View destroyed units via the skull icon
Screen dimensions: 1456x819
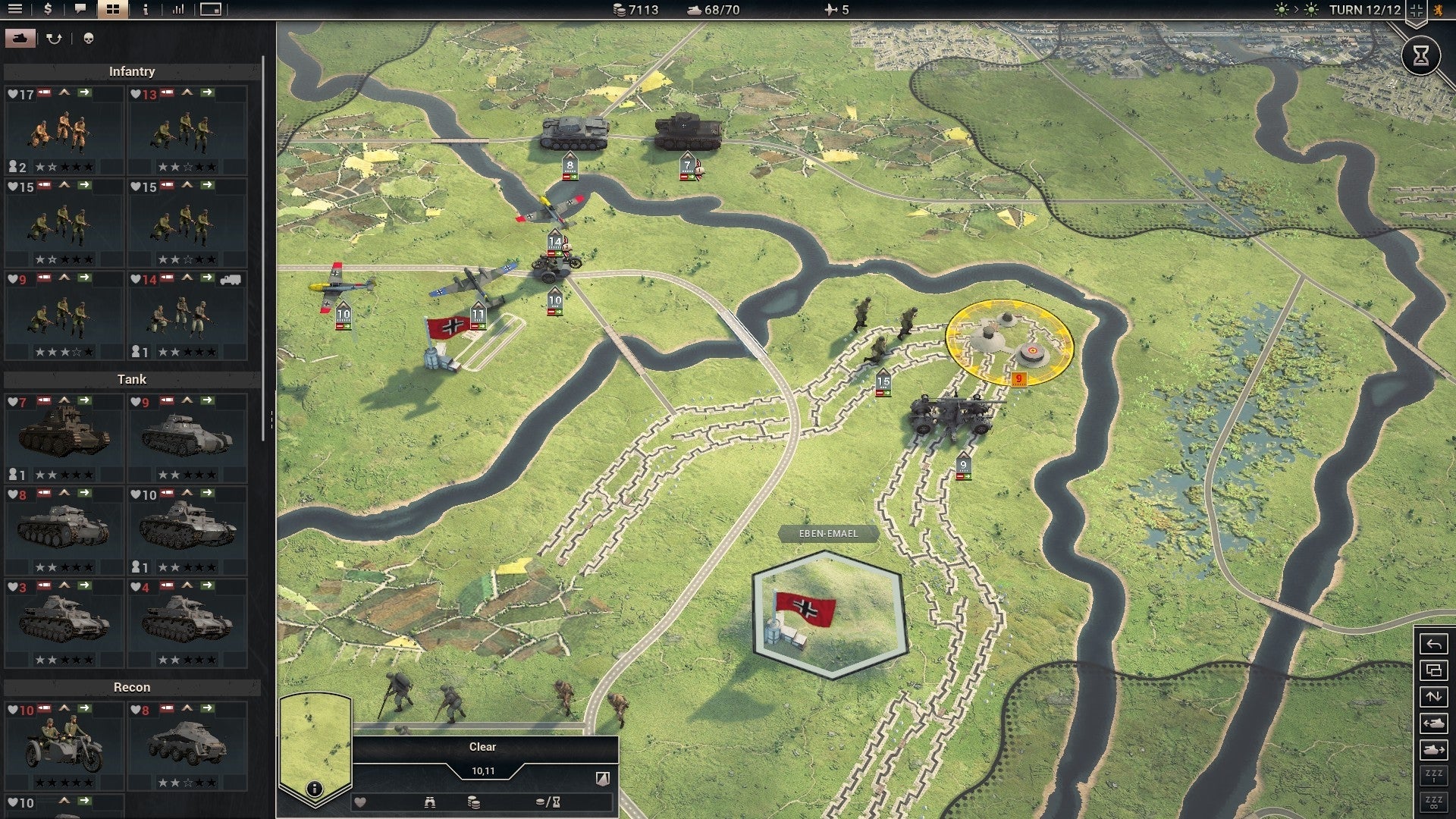pyautogui.click(x=89, y=38)
